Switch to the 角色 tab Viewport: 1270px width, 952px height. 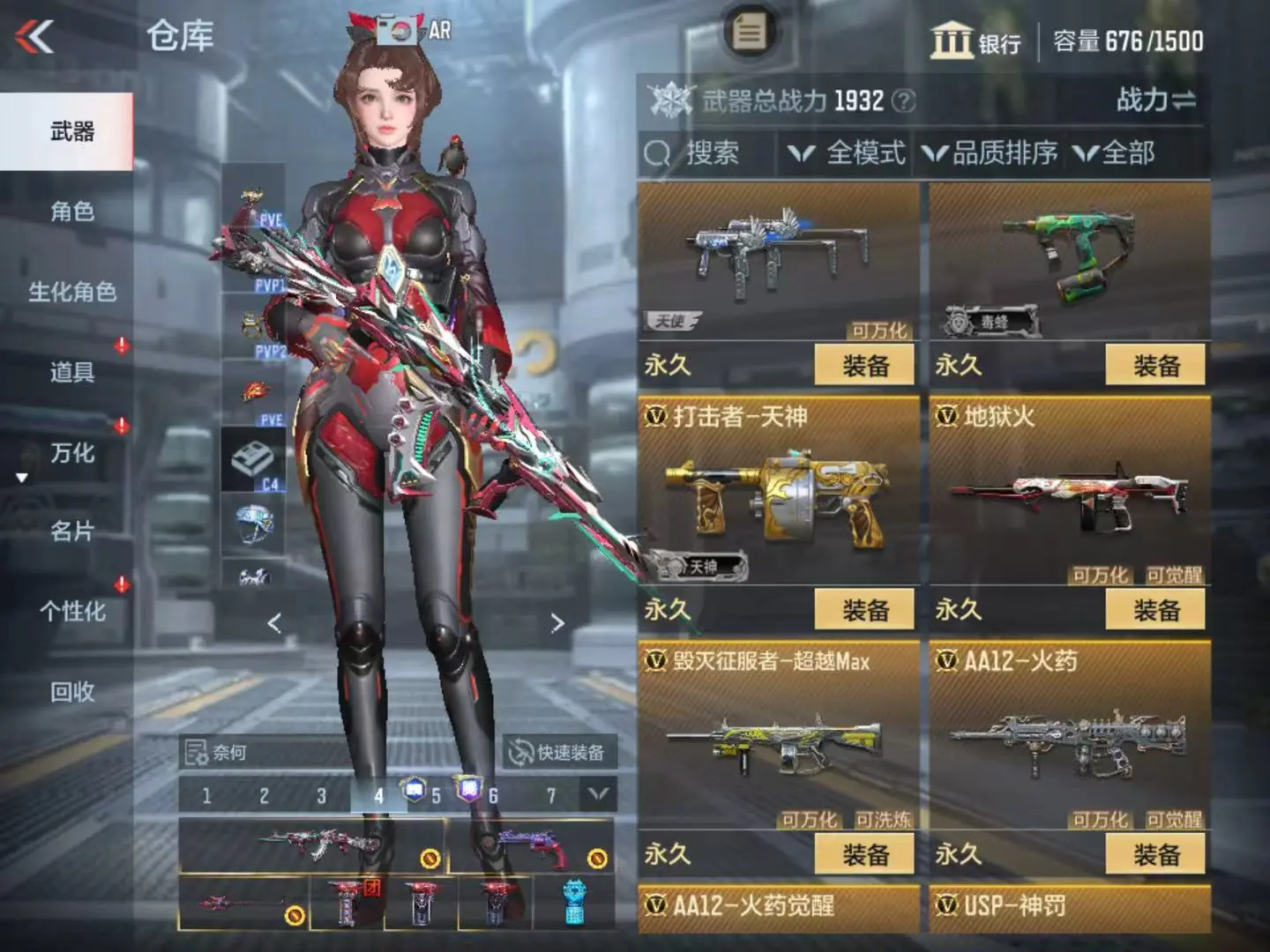pyautogui.click(x=71, y=212)
